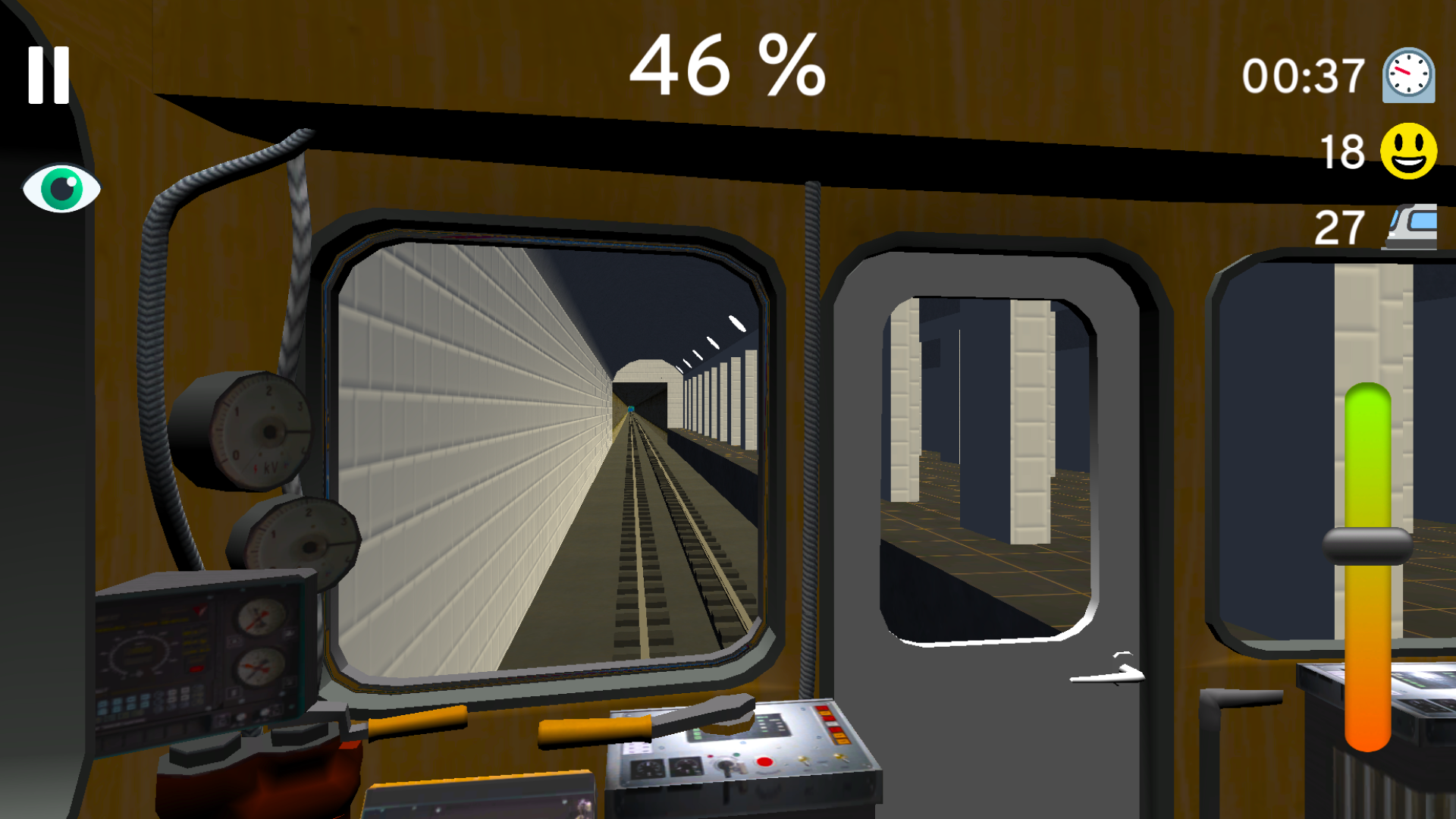Turn the right key switch on the console
Viewport: 1456px width, 819px height.
click(840, 758)
